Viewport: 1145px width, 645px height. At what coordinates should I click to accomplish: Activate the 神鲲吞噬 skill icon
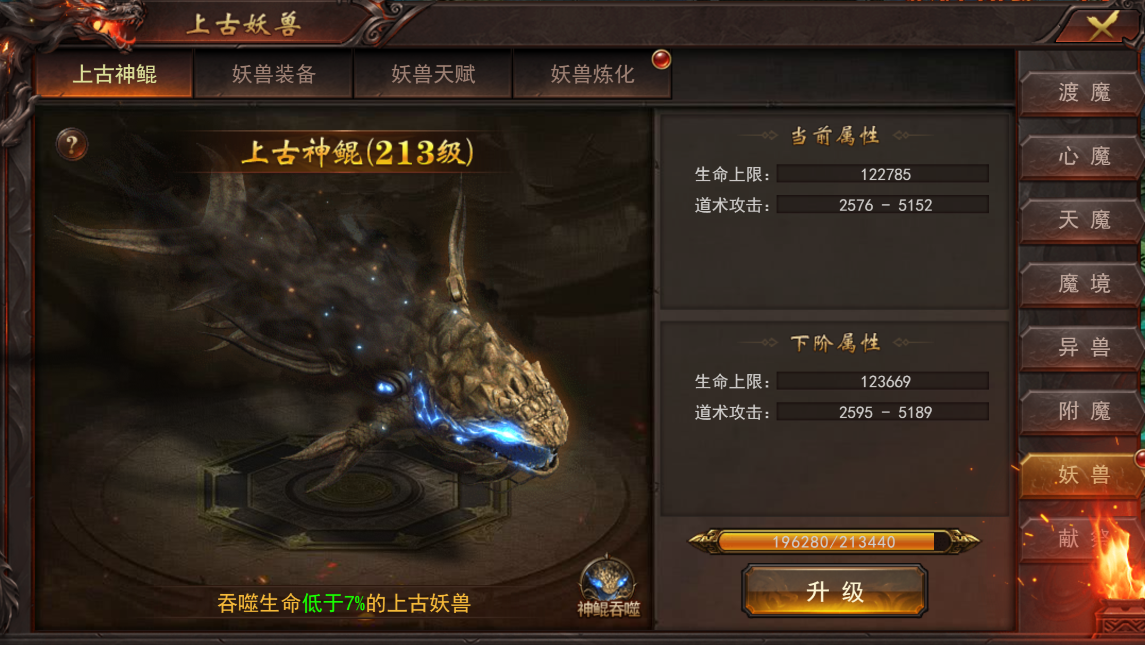coord(609,587)
